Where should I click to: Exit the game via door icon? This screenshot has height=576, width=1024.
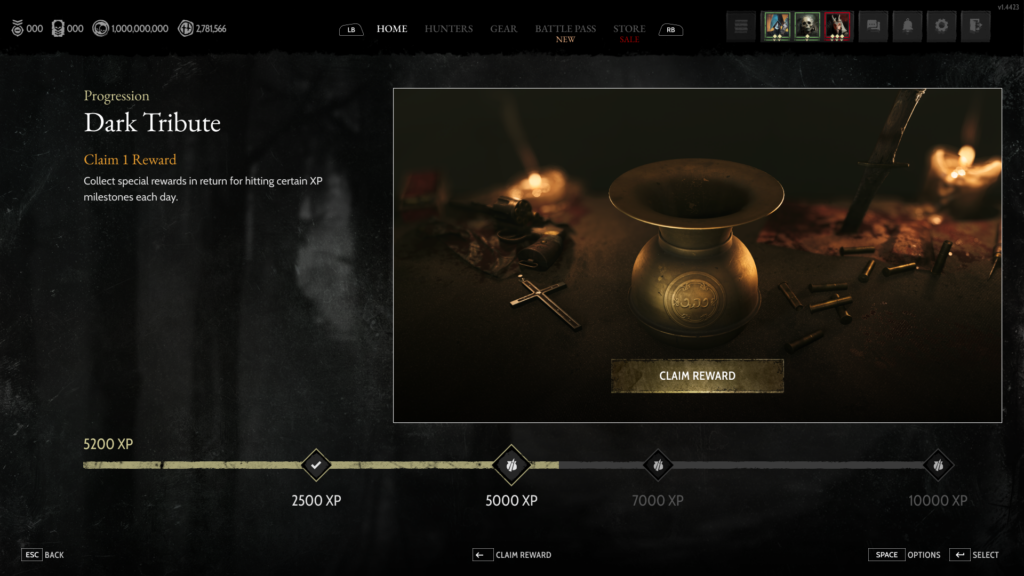(x=975, y=27)
